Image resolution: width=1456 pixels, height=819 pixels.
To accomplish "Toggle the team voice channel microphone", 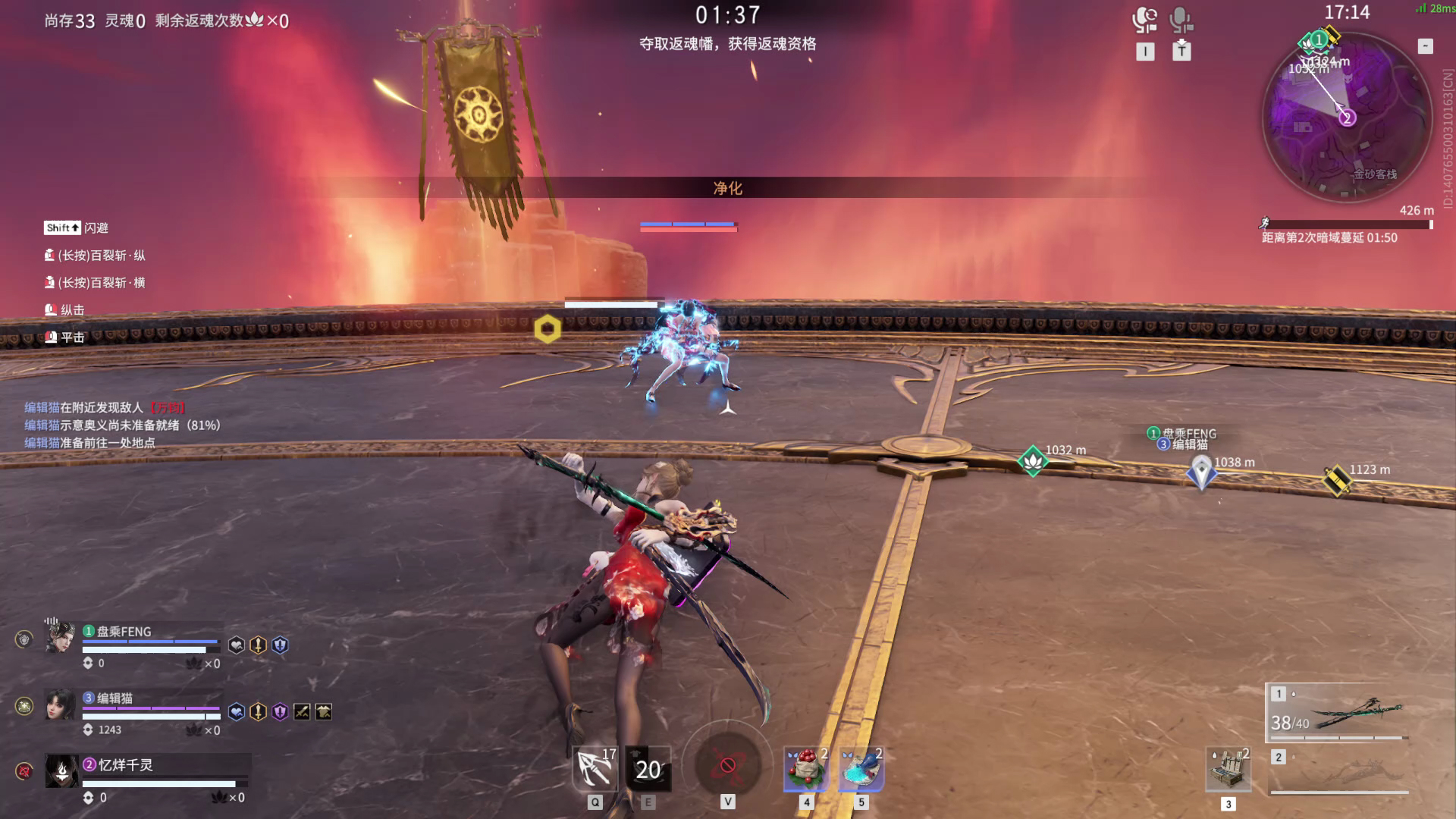I will [1145, 20].
